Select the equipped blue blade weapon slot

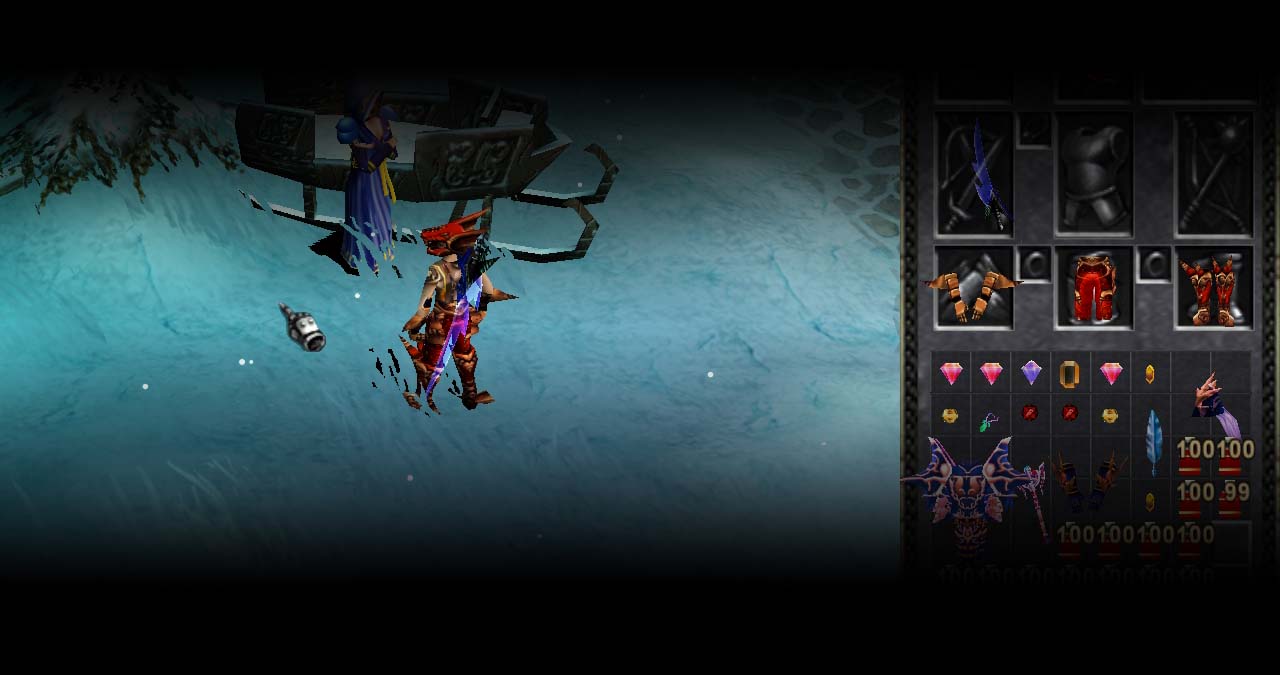tap(975, 175)
